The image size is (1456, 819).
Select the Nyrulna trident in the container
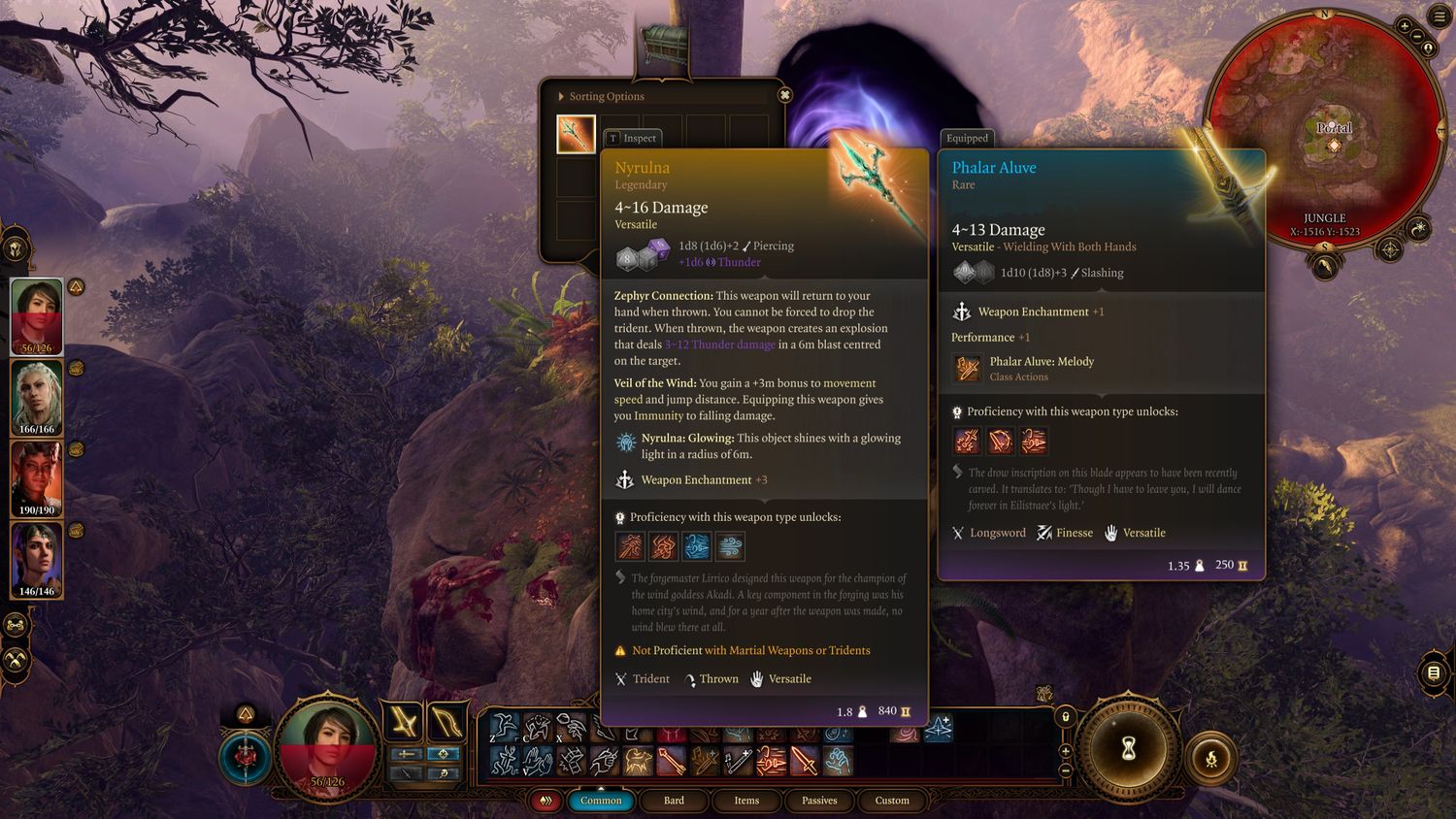[576, 135]
